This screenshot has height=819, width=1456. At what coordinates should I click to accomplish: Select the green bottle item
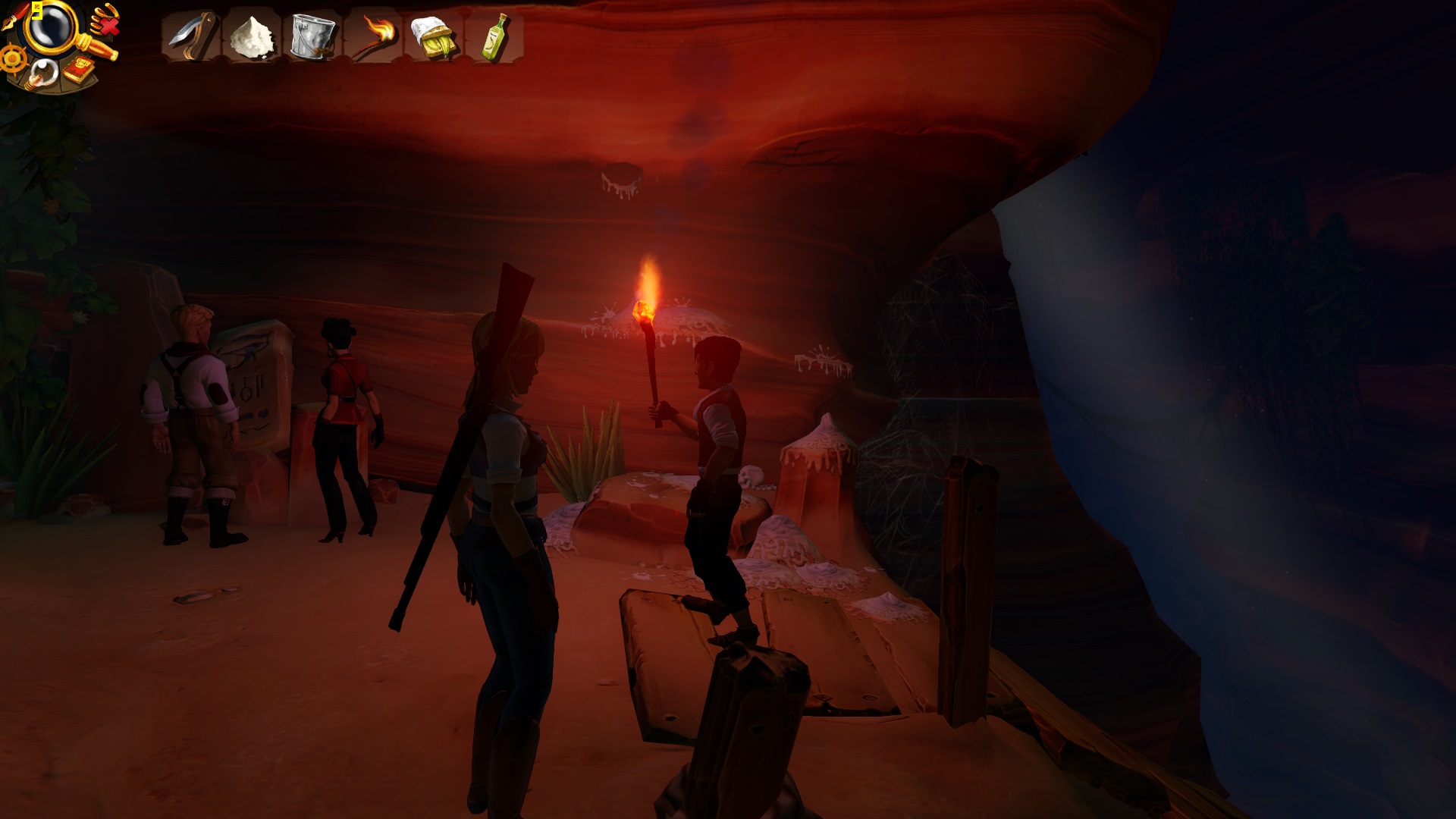[494, 36]
